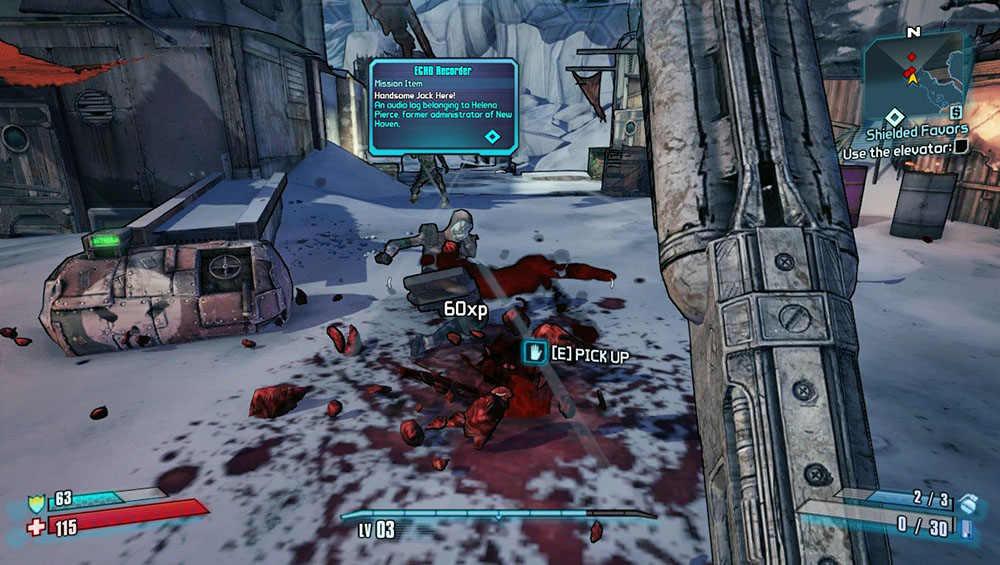Click the red cross health icon
Image resolution: width=1000 pixels, height=565 pixels.
[x=38, y=525]
